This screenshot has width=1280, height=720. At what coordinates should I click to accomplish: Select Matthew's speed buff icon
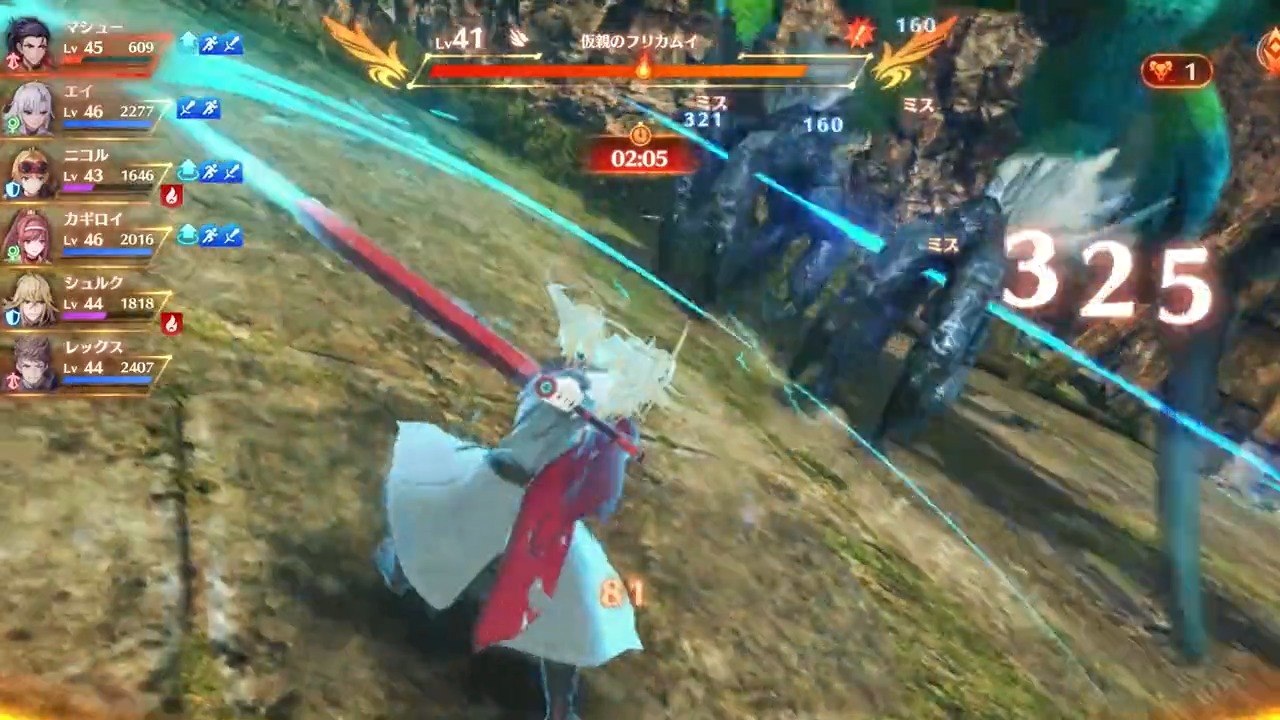pos(208,44)
